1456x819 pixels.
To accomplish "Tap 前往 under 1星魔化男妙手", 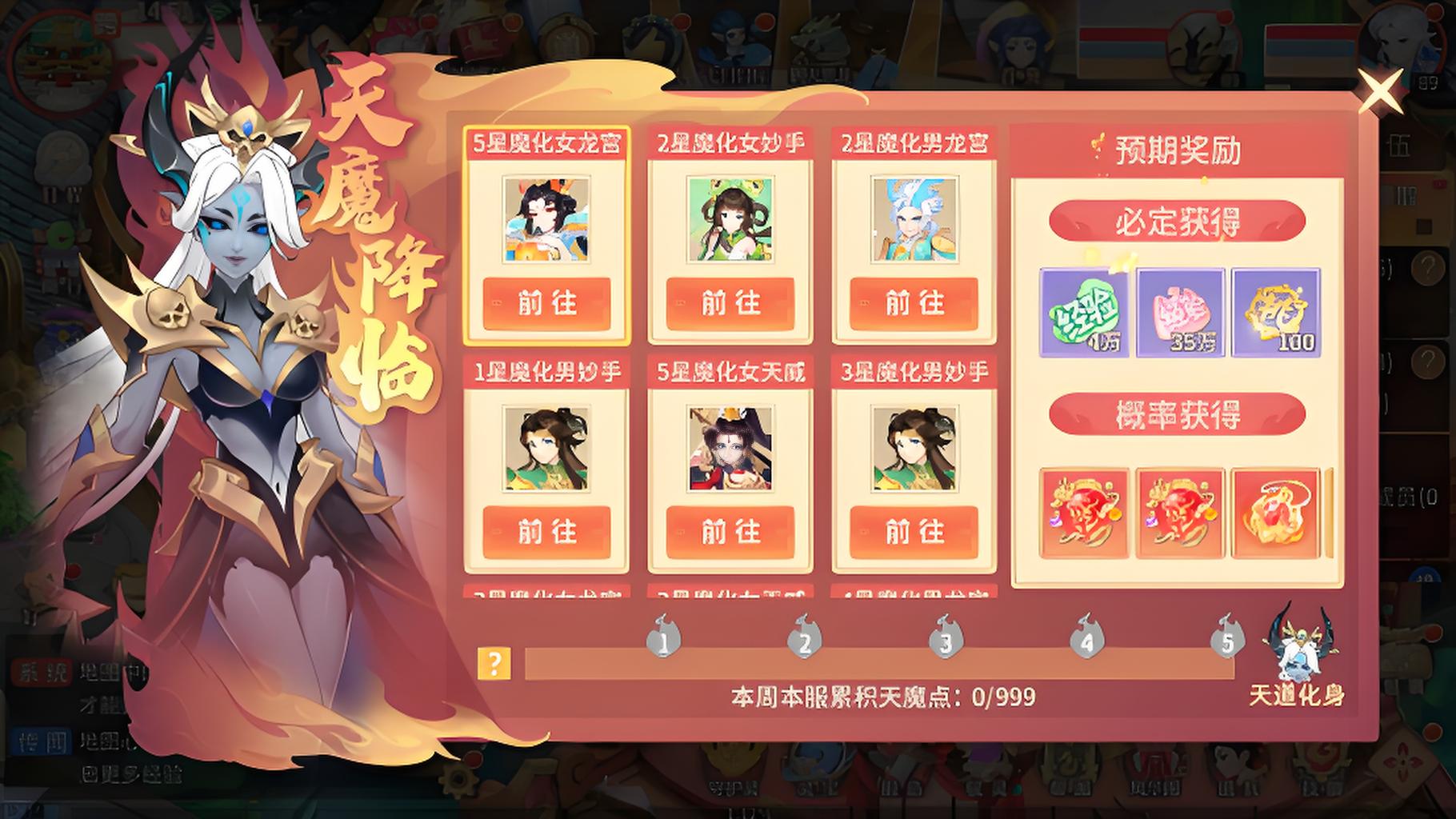I will [x=547, y=531].
